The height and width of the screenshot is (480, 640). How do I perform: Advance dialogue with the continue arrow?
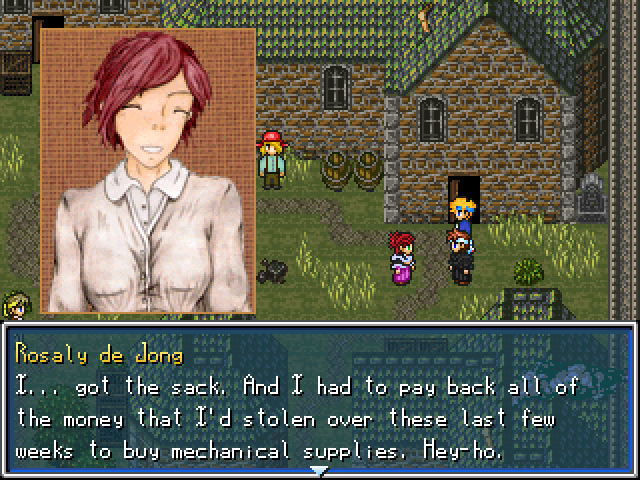pyautogui.click(x=318, y=469)
